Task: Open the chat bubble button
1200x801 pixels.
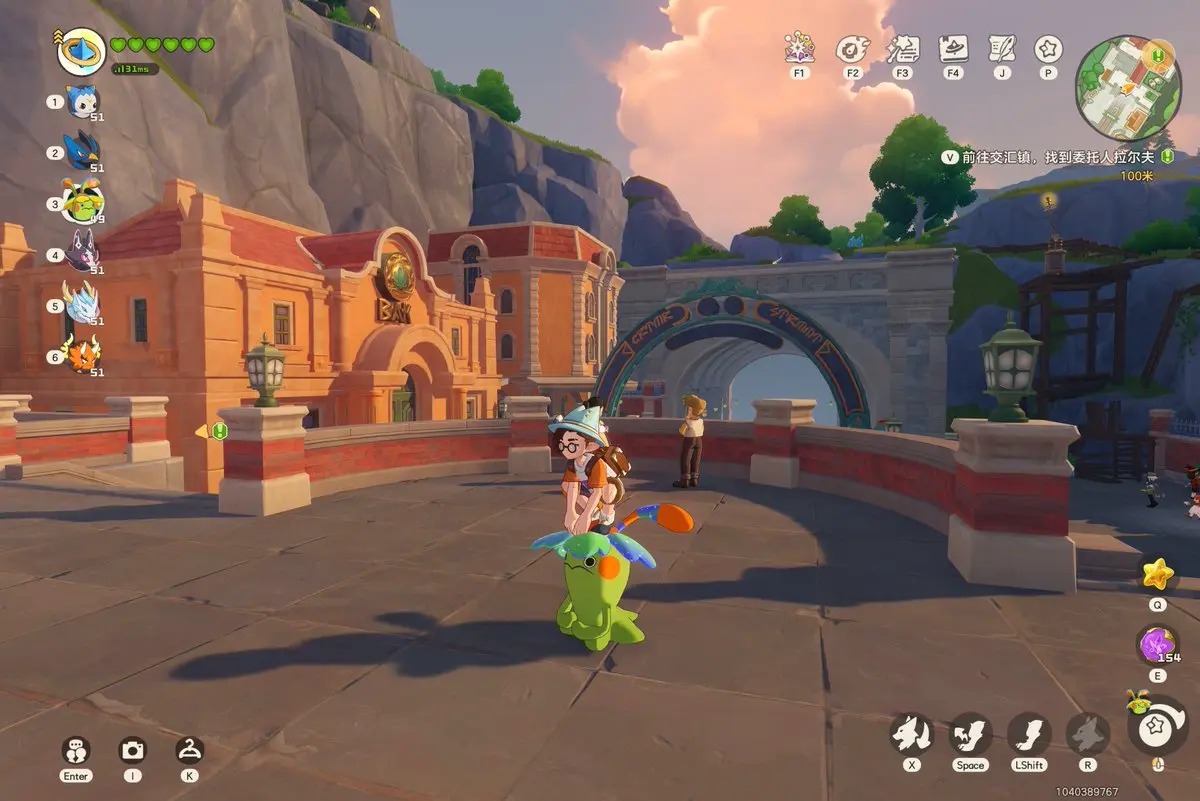Action: (75, 751)
